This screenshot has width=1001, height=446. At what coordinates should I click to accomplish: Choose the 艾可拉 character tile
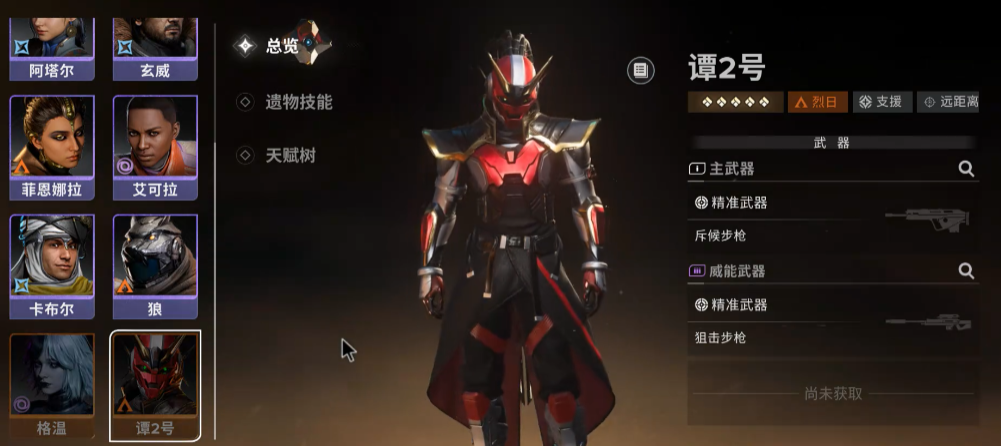tap(155, 147)
